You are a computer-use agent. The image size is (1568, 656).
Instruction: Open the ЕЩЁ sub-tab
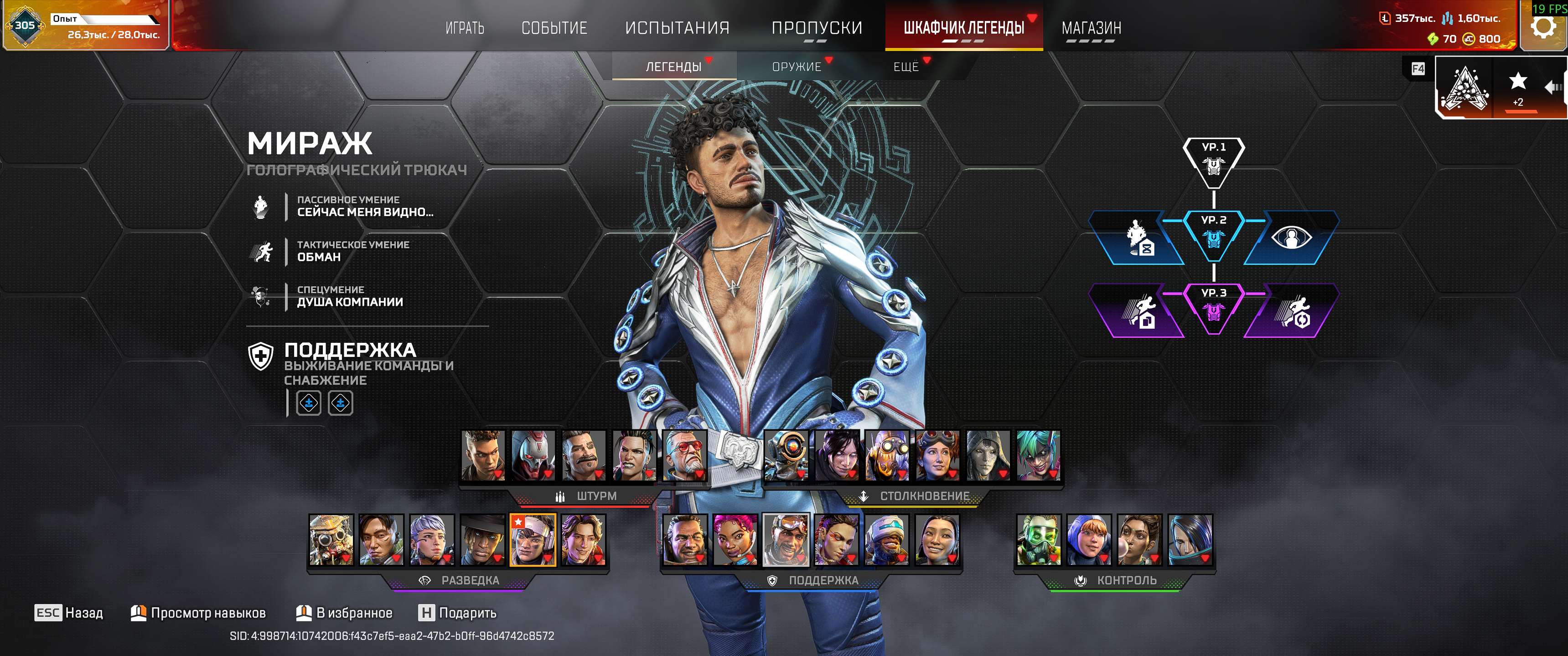[x=906, y=67]
